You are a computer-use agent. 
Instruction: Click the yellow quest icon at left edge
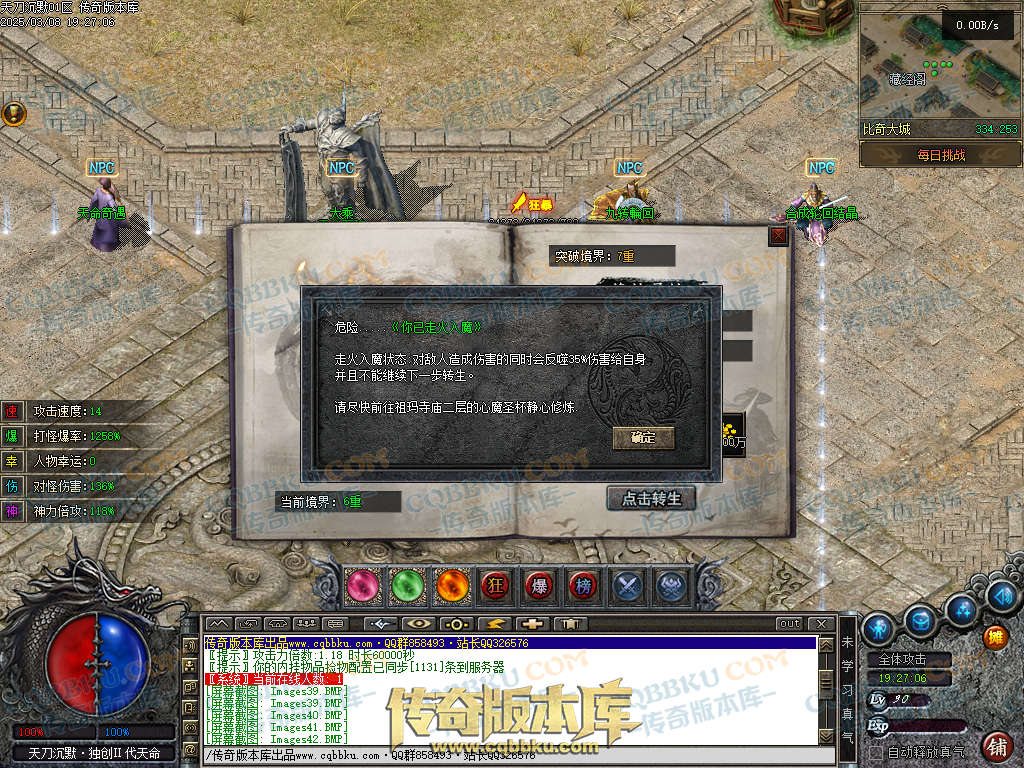pos(13,113)
